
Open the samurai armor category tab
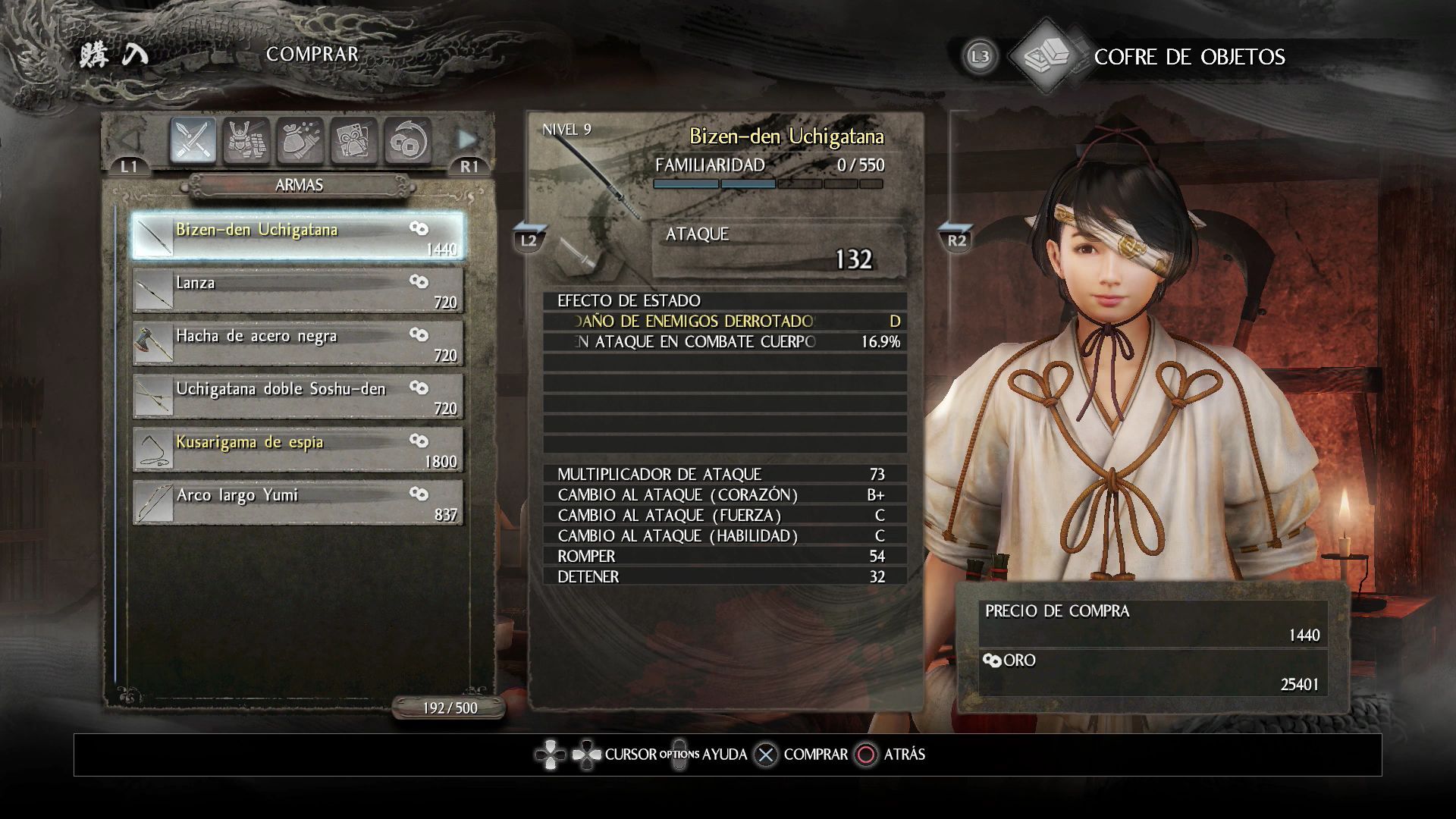pyautogui.click(x=246, y=141)
